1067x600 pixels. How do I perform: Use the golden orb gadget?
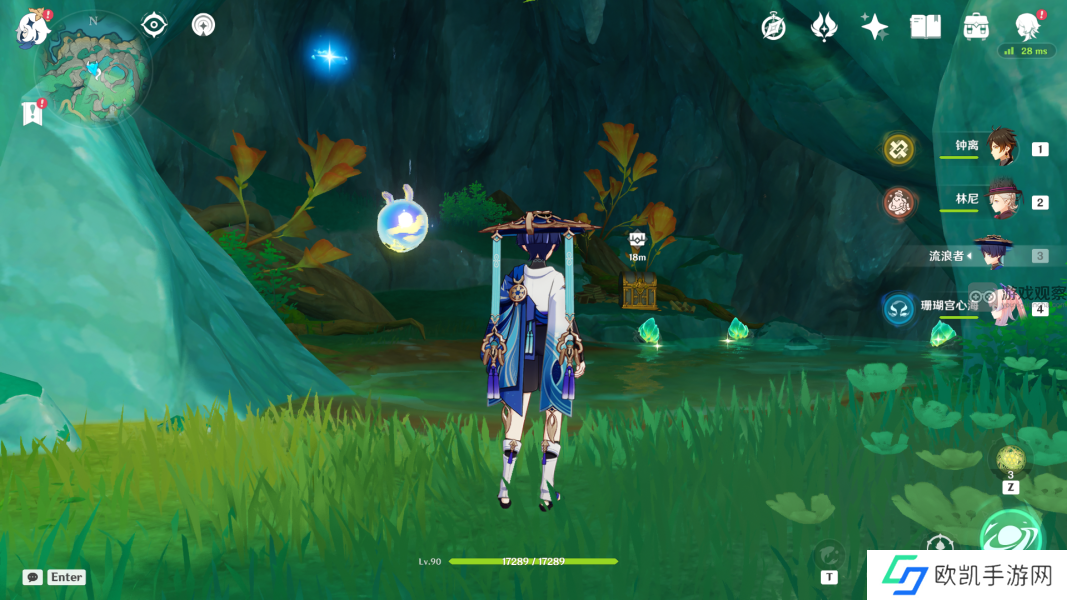point(1010,461)
